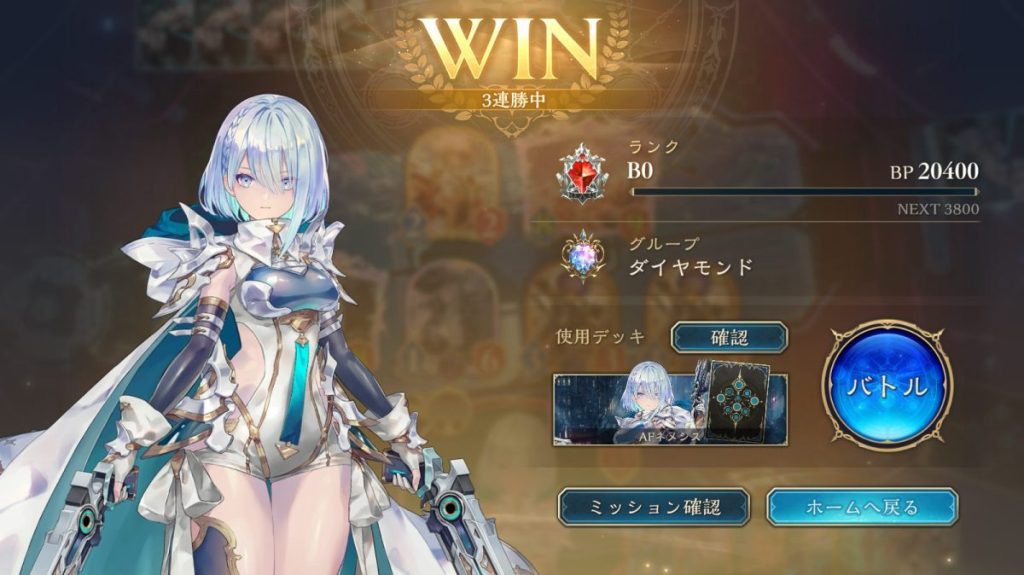Return home with ホームへ戻る

[x=861, y=507]
